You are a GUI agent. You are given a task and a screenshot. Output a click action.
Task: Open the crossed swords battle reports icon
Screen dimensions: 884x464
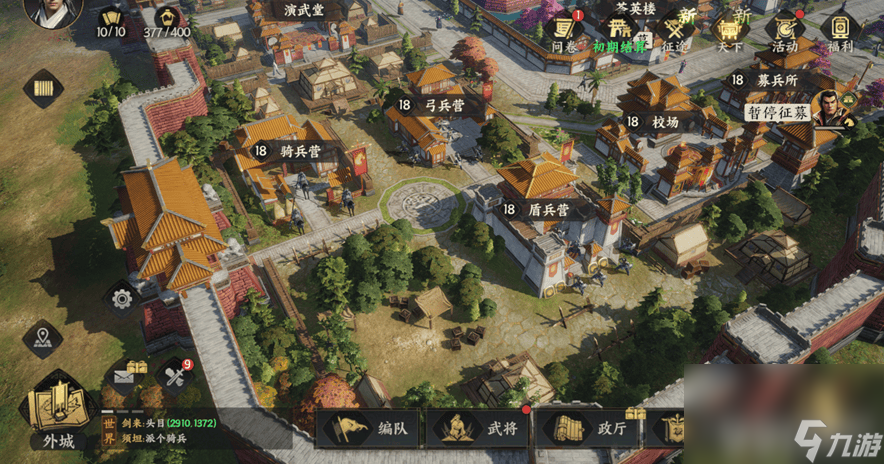(176, 376)
